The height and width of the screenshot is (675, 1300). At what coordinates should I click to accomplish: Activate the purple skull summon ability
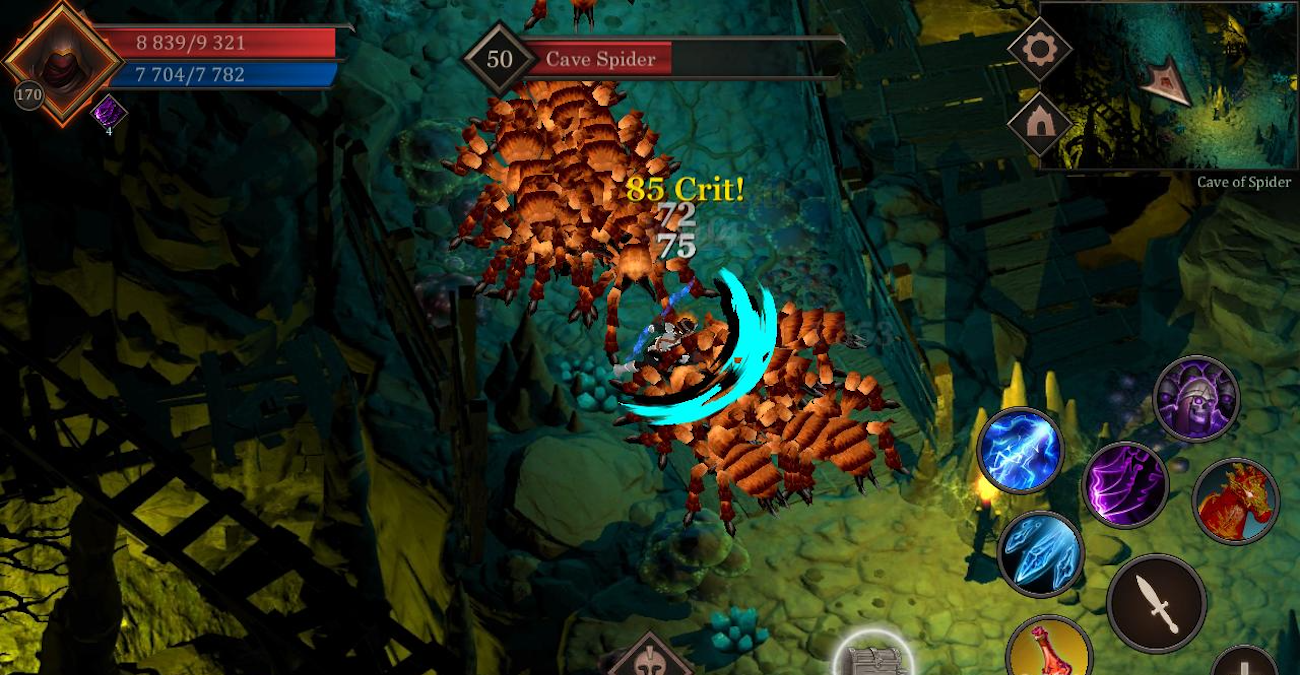click(x=1196, y=399)
